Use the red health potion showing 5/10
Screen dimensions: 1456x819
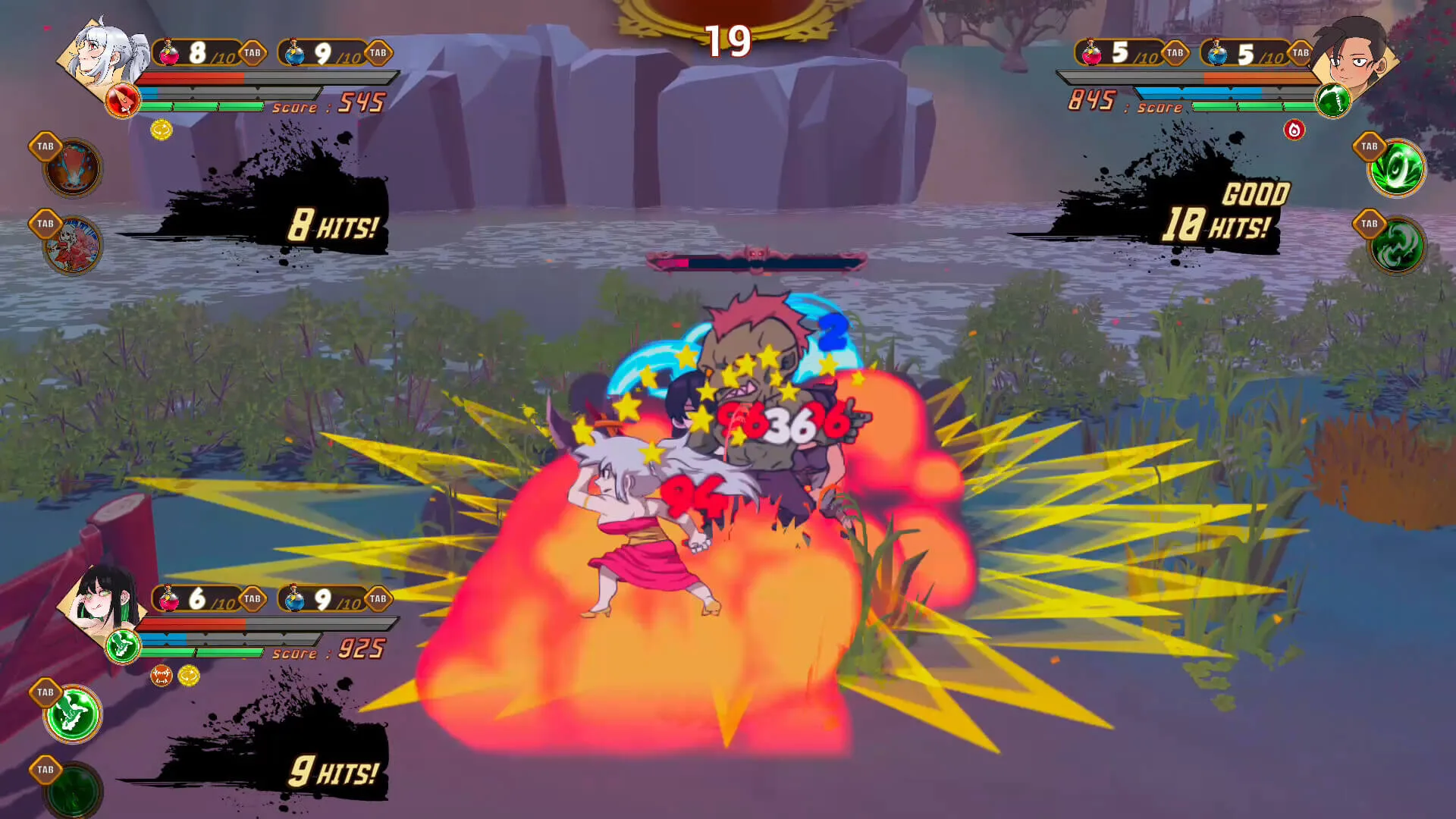click(x=1091, y=53)
